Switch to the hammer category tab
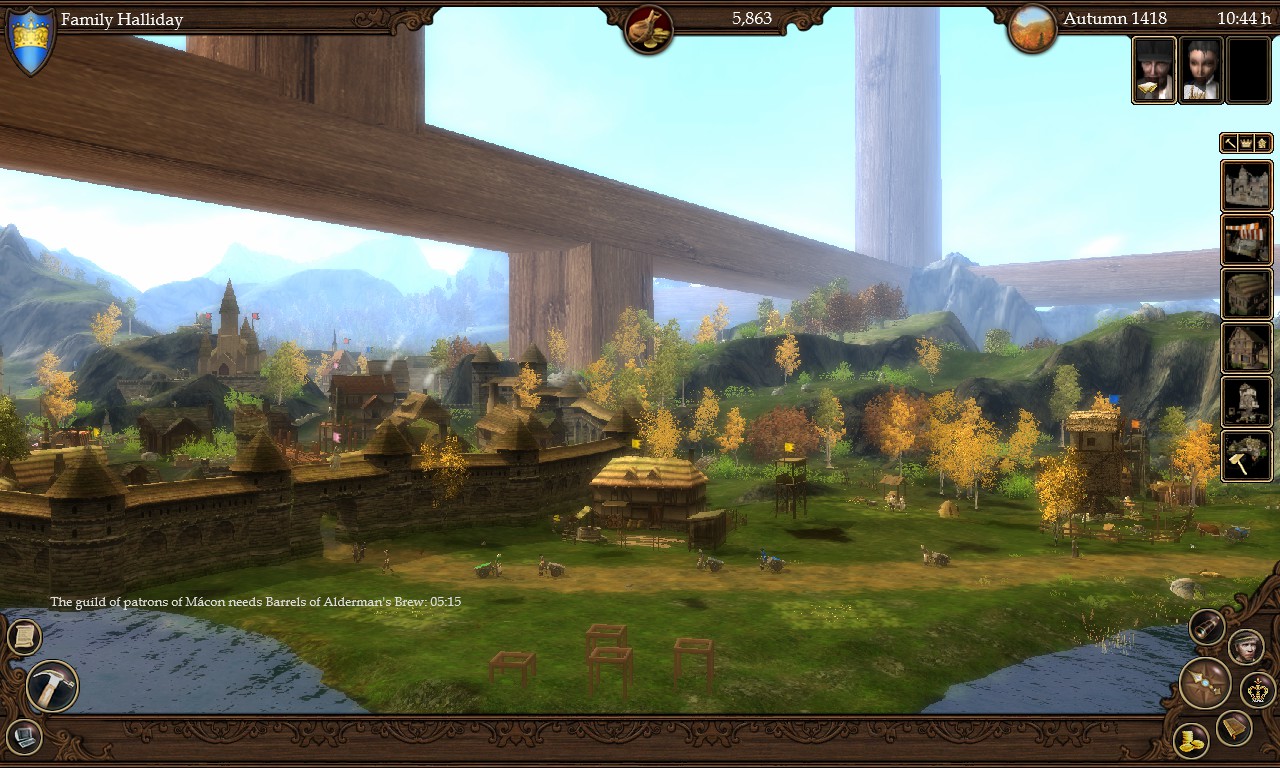Screen dimensions: 1280x768 1229,143
